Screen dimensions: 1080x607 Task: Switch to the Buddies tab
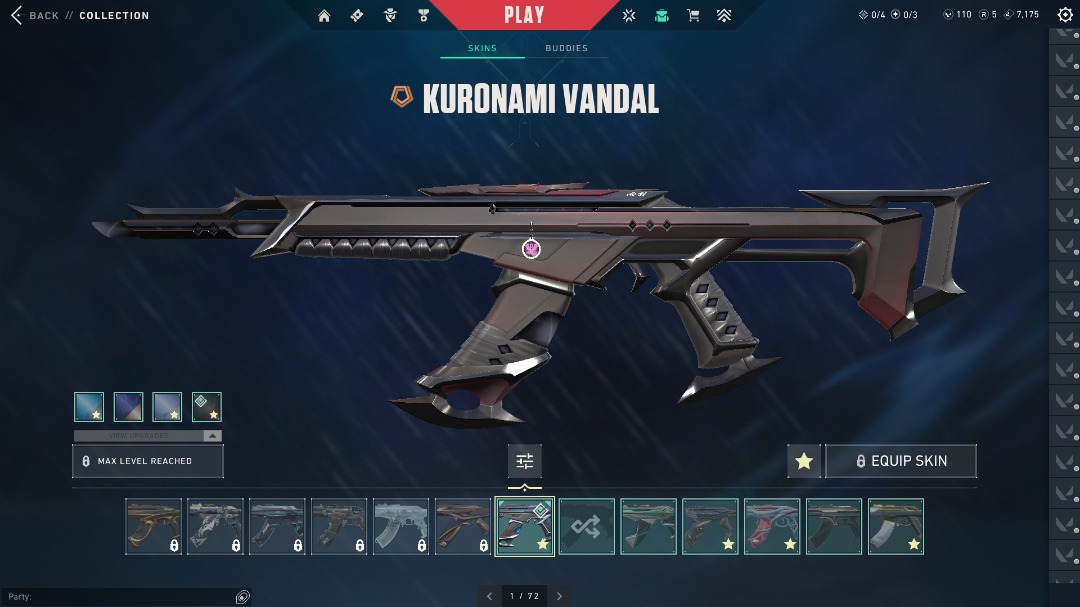coord(566,48)
